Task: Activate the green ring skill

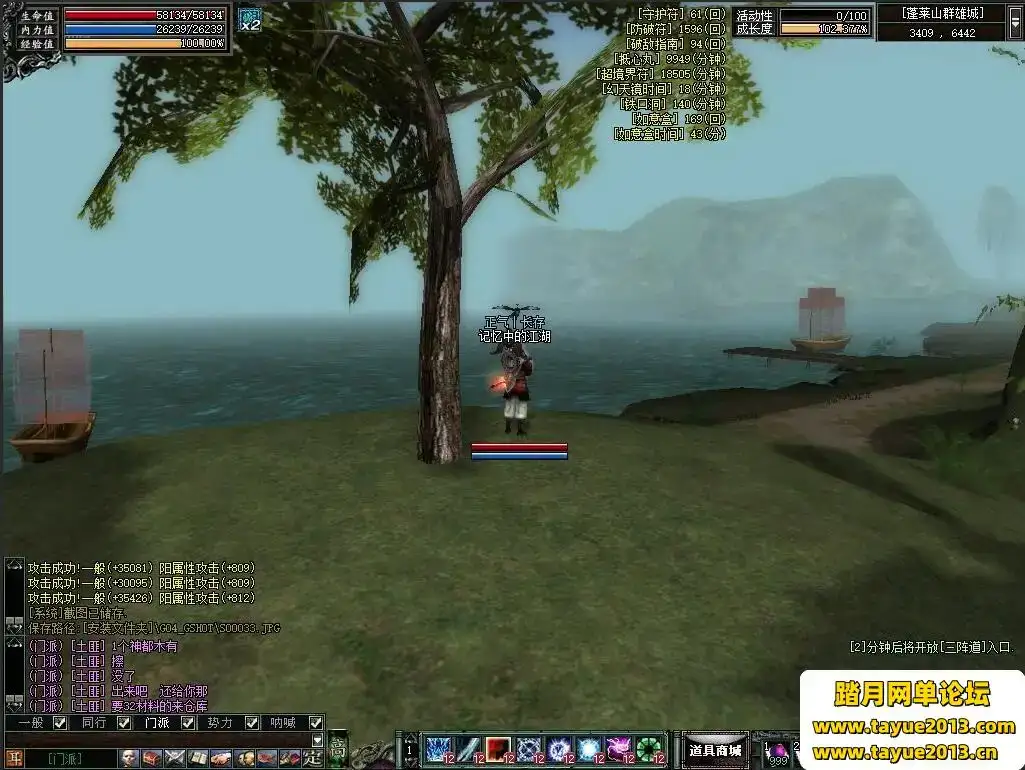Action: point(648,750)
